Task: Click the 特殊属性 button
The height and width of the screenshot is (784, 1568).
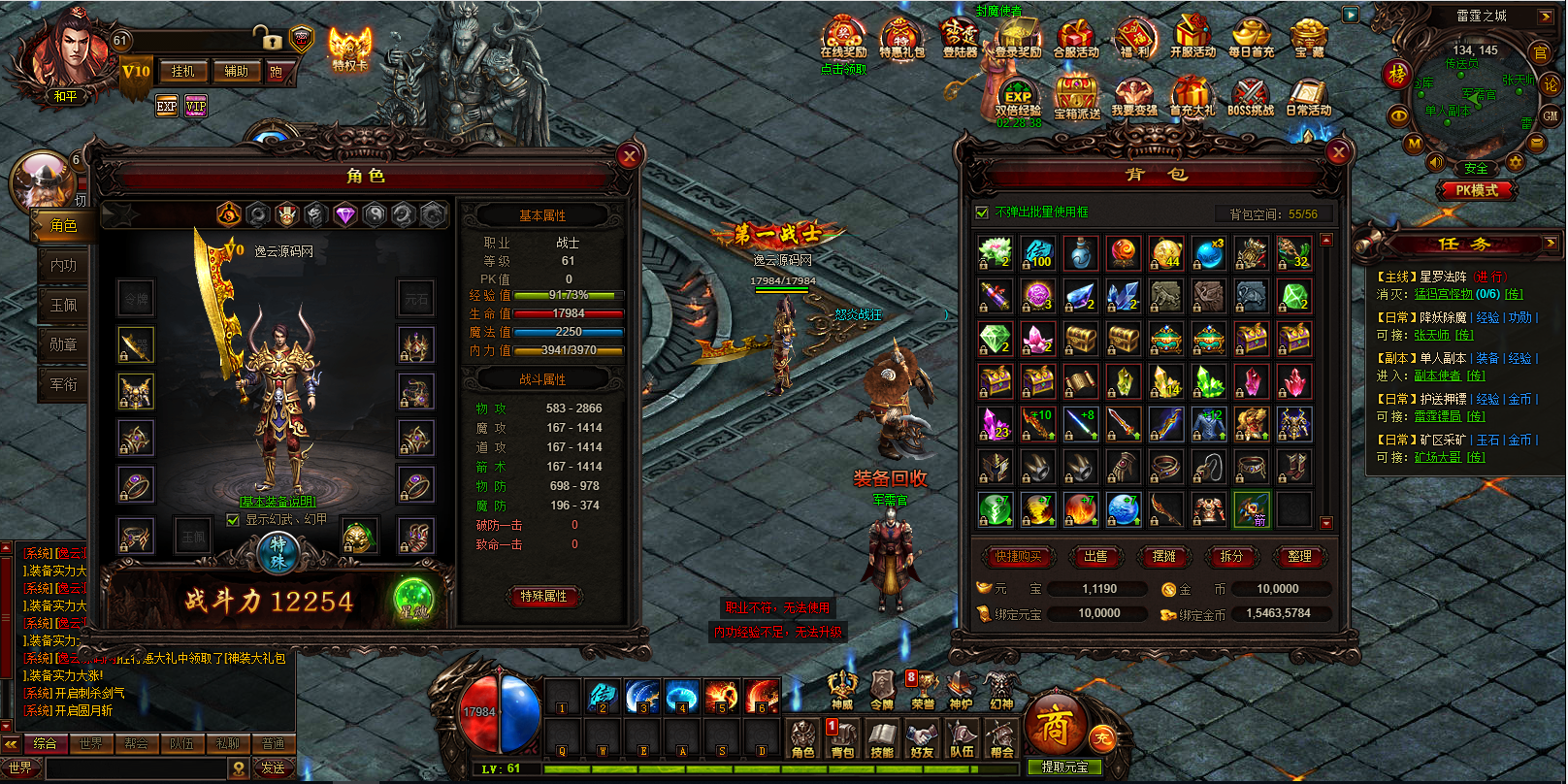Action: (543, 596)
